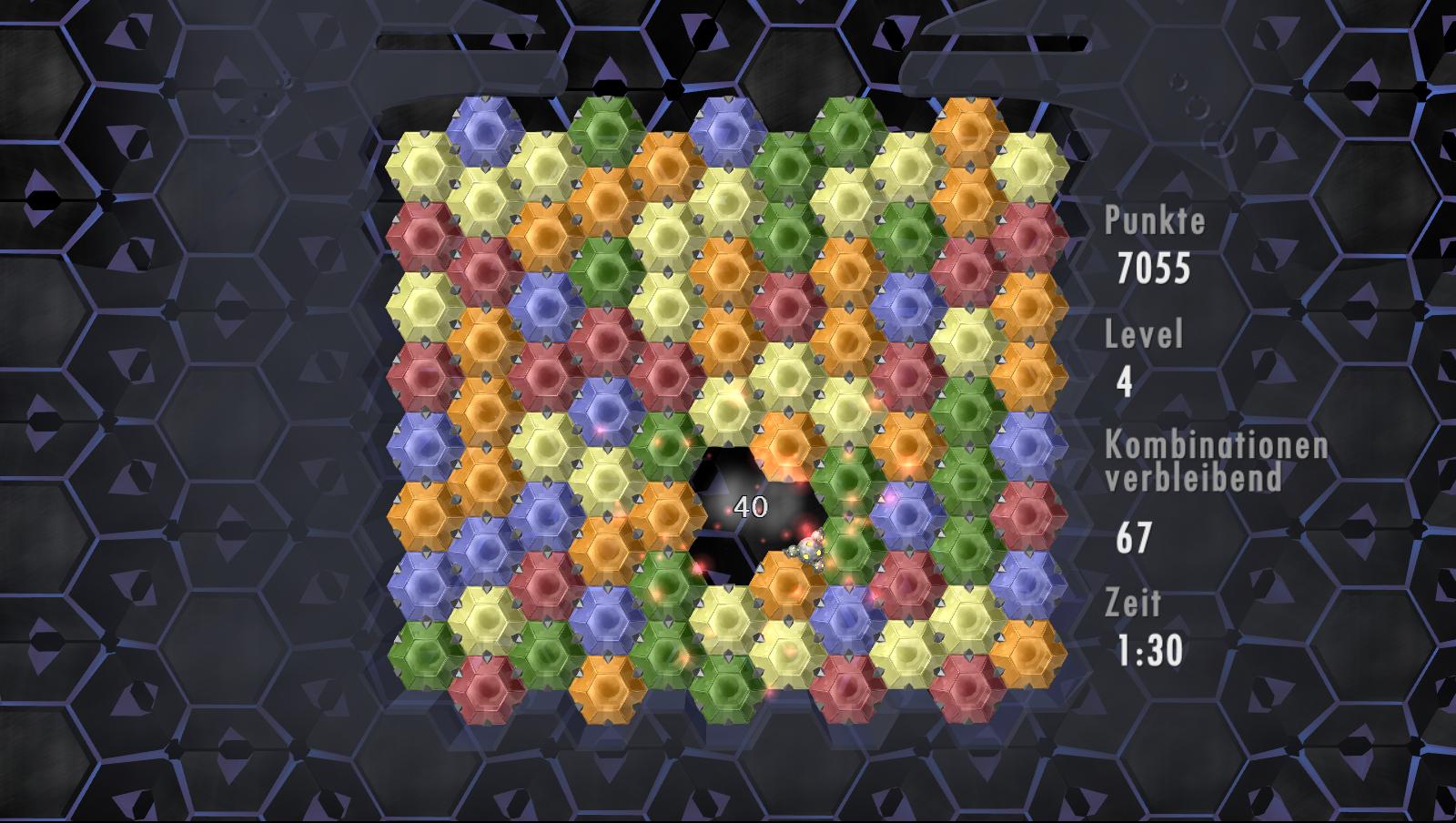The image size is (1456, 823).
Task: Click the Kombinationen verbleibend label
Action: point(1215,460)
